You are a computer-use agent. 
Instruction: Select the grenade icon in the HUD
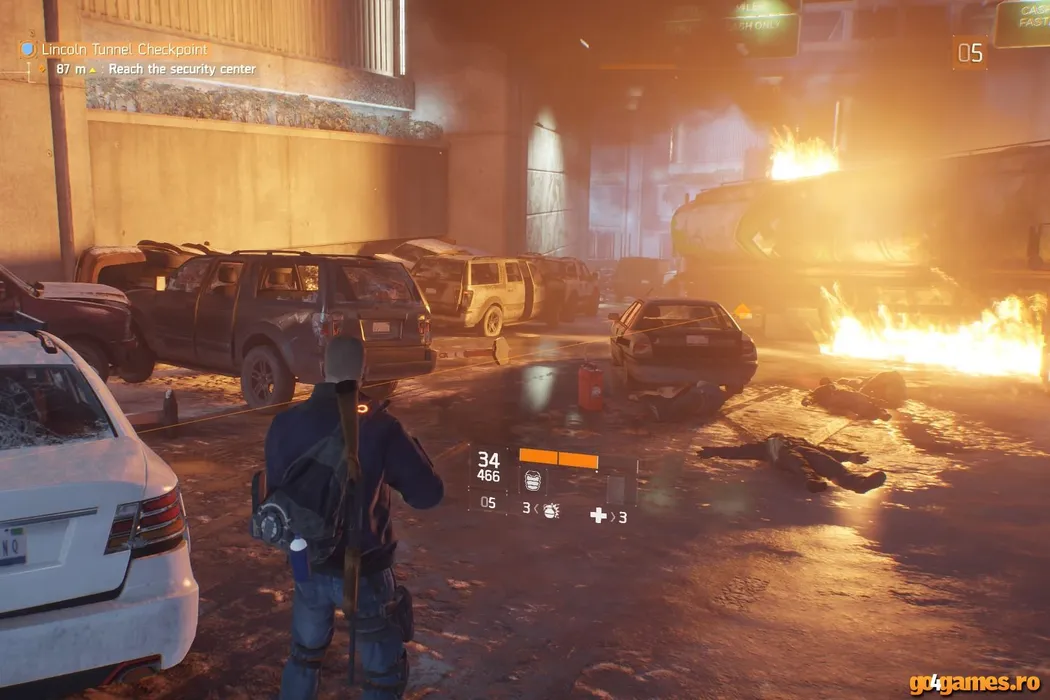click(550, 509)
